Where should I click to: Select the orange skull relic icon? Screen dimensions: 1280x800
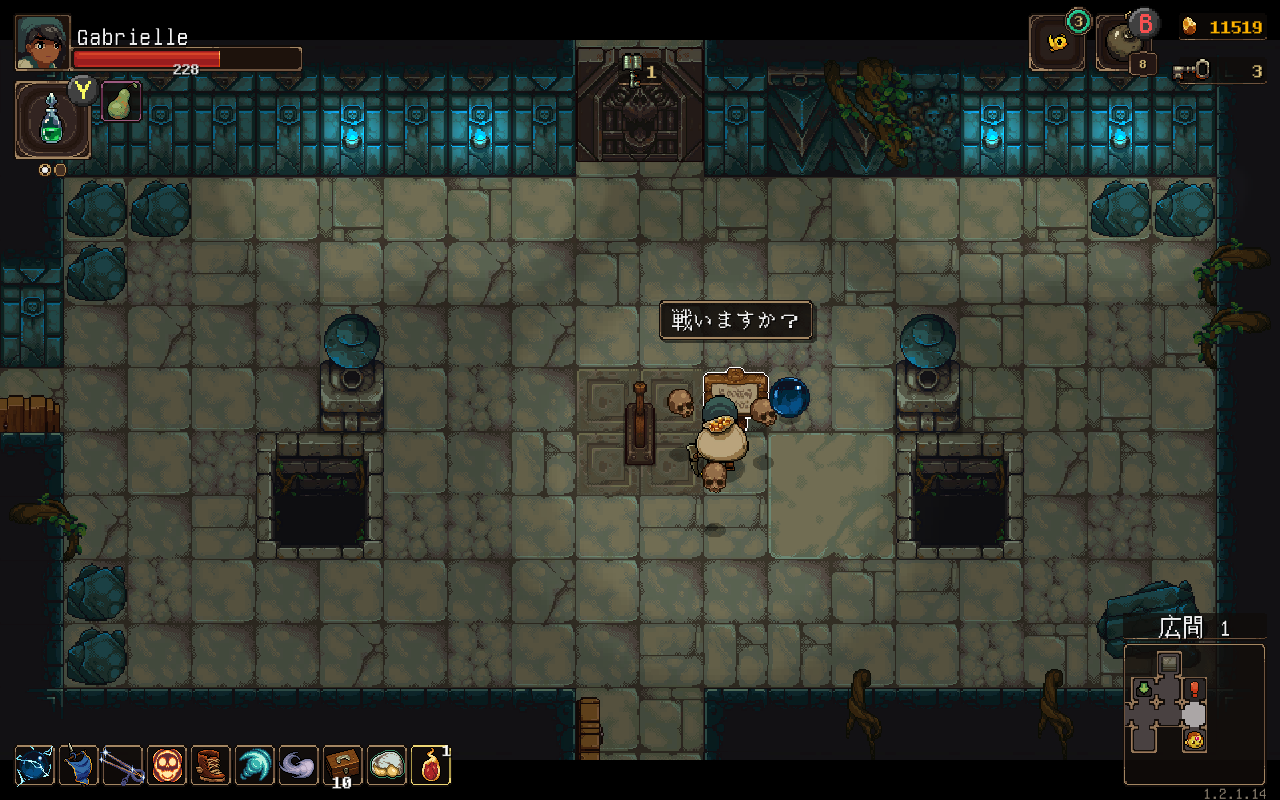click(167, 766)
